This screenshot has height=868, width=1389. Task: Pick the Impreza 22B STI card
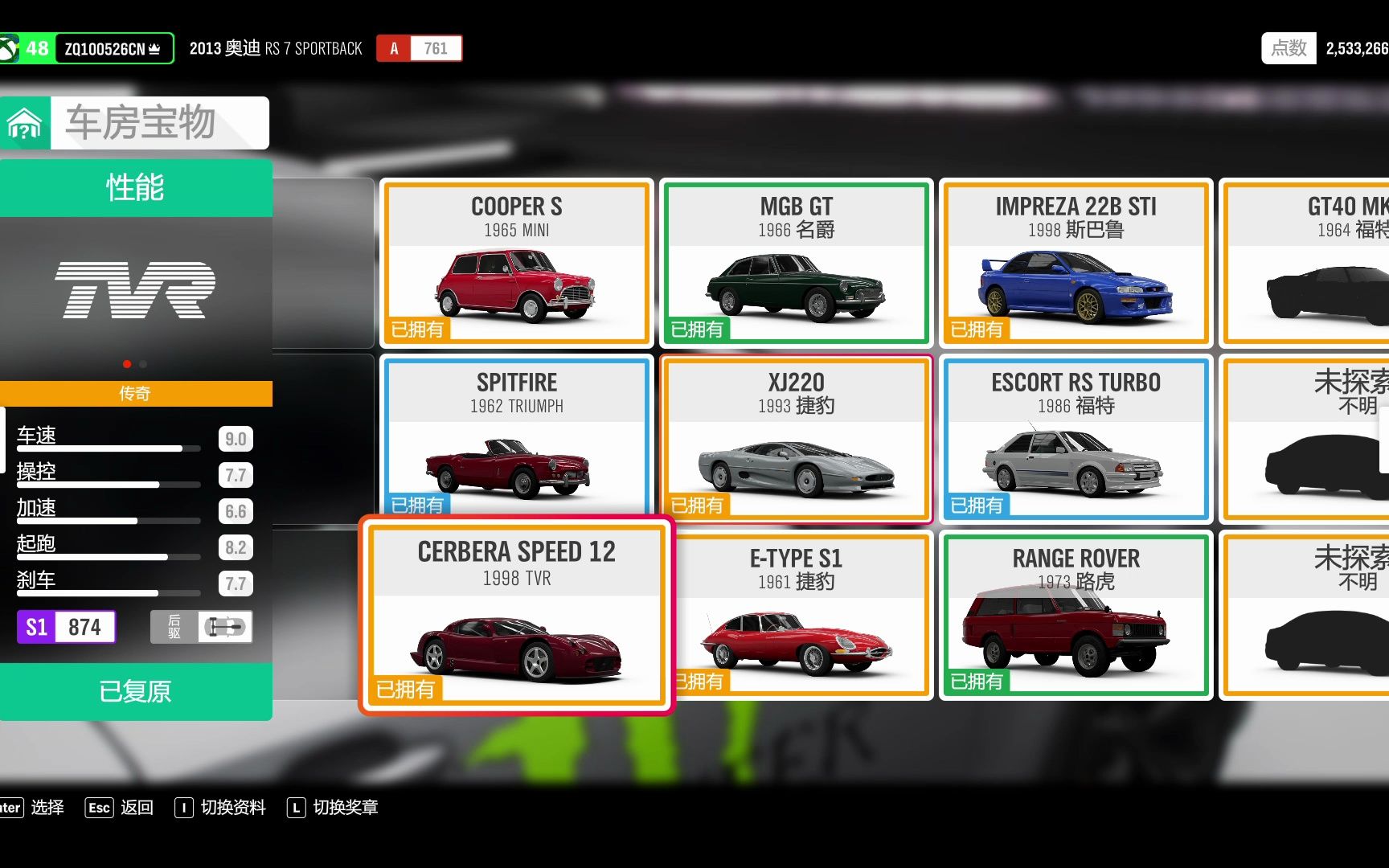(x=1076, y=264)
